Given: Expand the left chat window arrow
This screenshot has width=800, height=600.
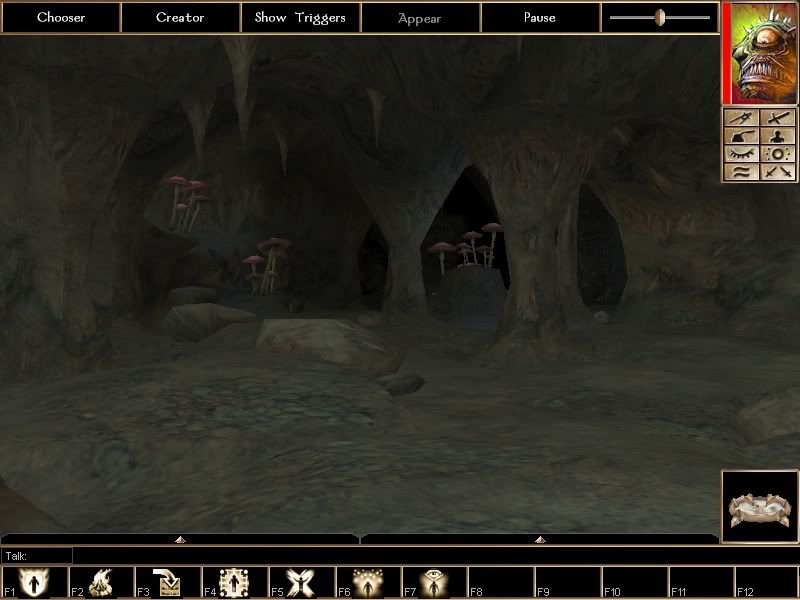Looking at the screenshot, I should (x=180, y=539).
